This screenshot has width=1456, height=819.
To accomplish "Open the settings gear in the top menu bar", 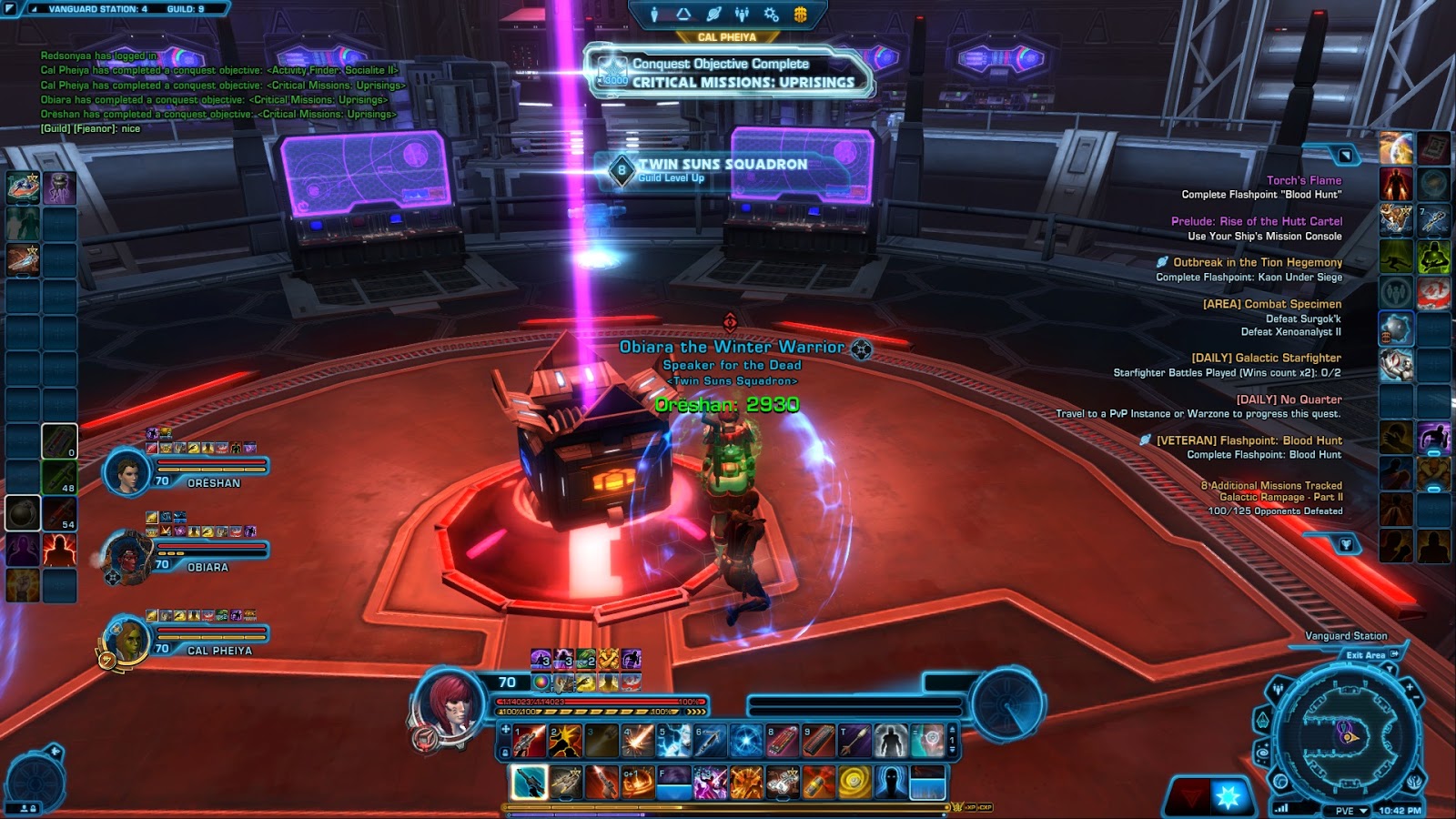I will [770, 14].
